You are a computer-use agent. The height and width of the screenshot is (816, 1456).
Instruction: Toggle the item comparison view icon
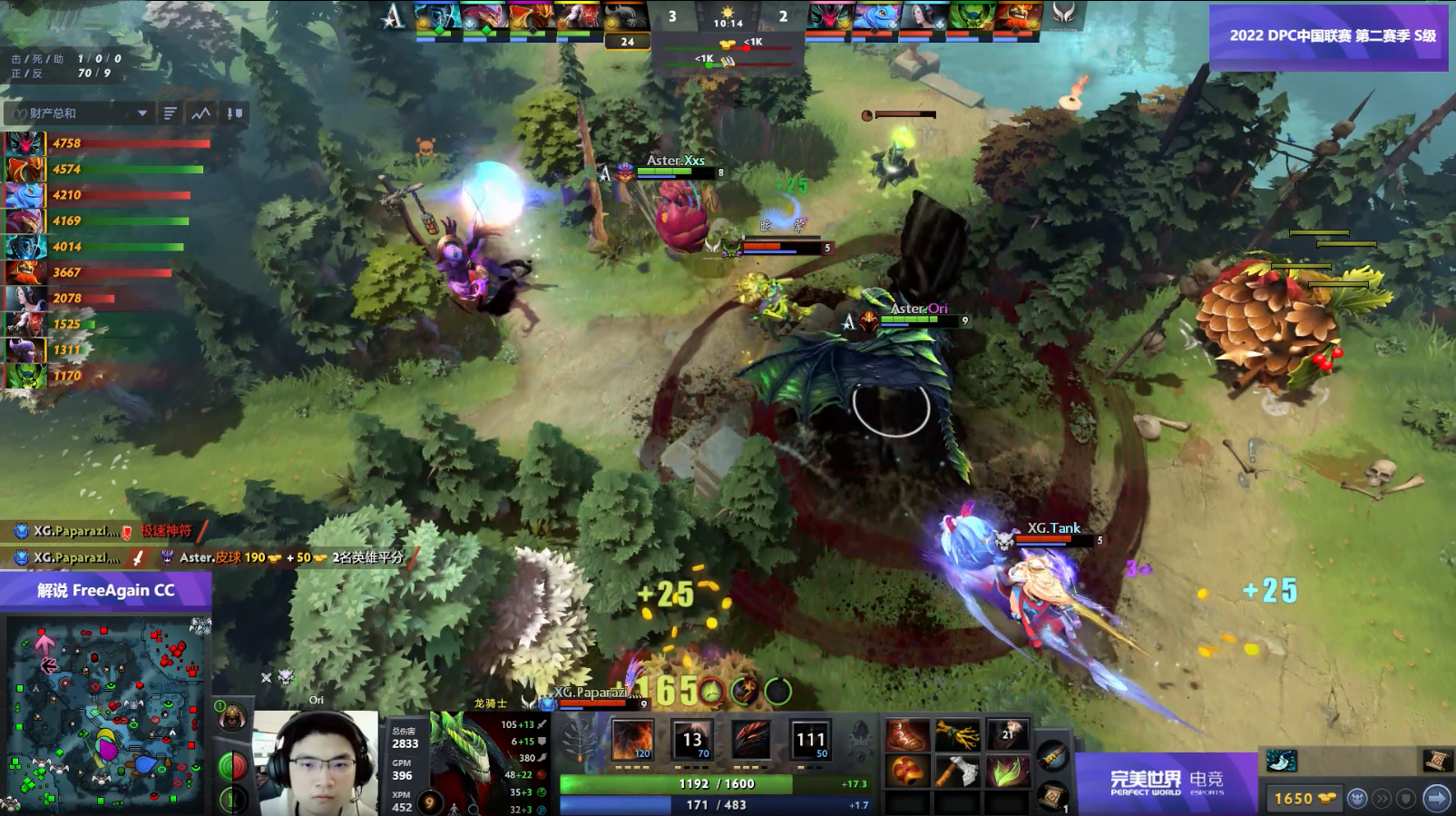235,113
